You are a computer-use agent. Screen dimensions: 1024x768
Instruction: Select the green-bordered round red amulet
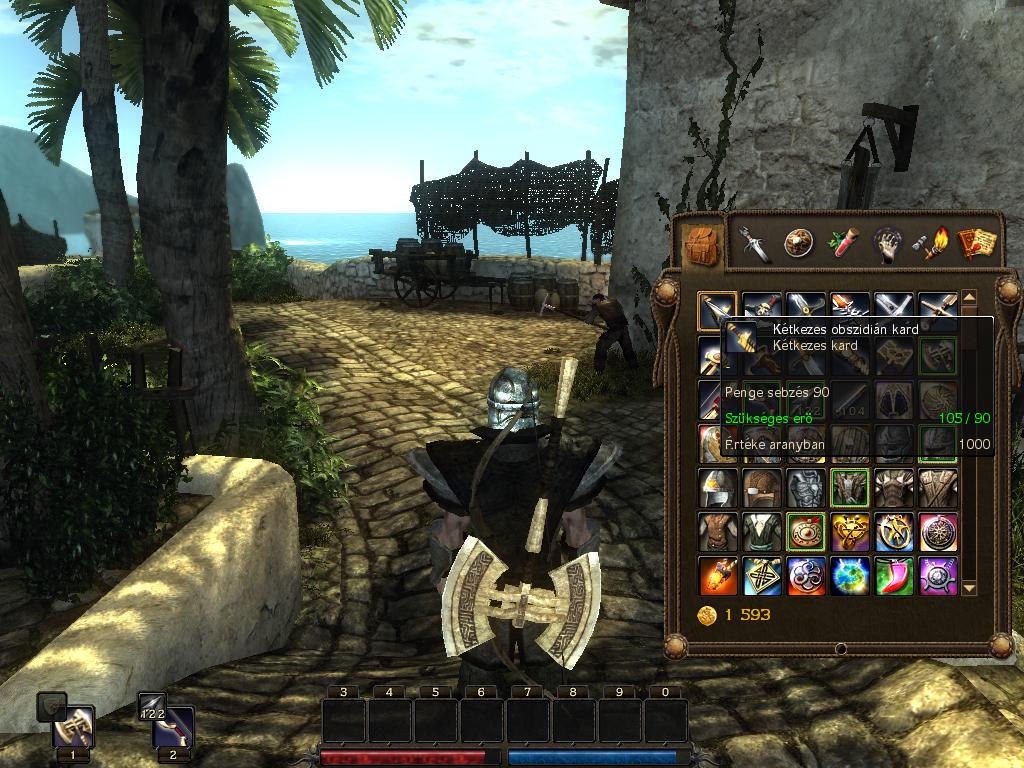[x=806, y=532]
